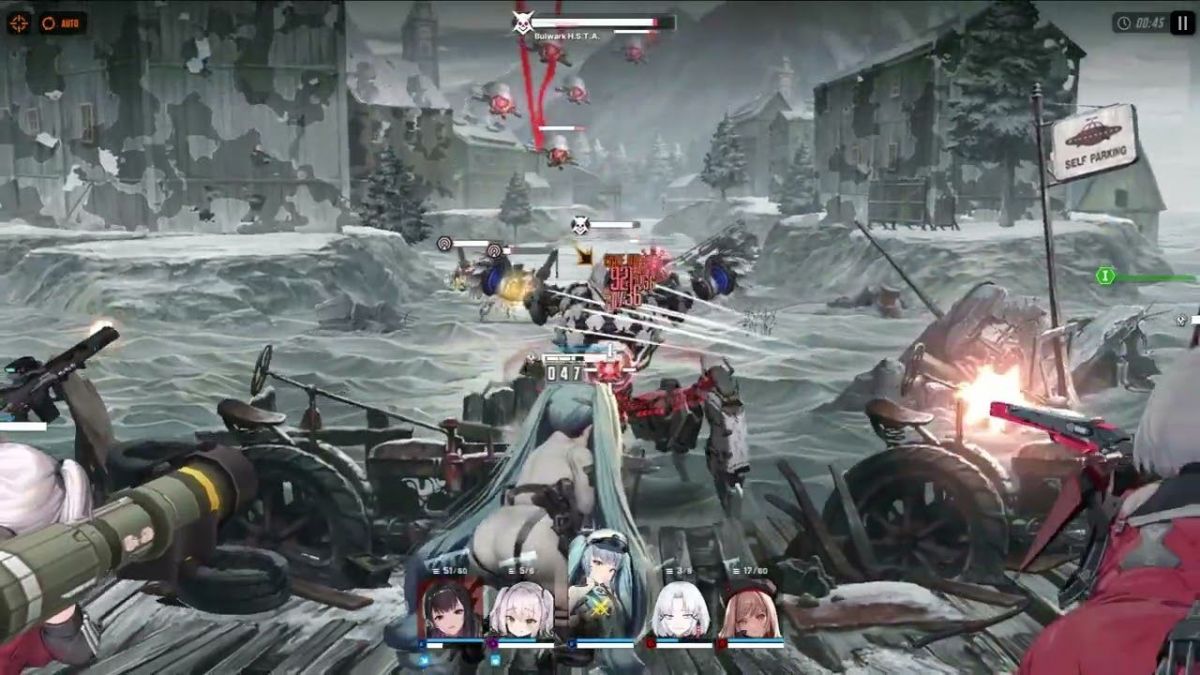Toggle the AUTO battle button
This screenshot has width=1200, height=675.
(62, 23)
